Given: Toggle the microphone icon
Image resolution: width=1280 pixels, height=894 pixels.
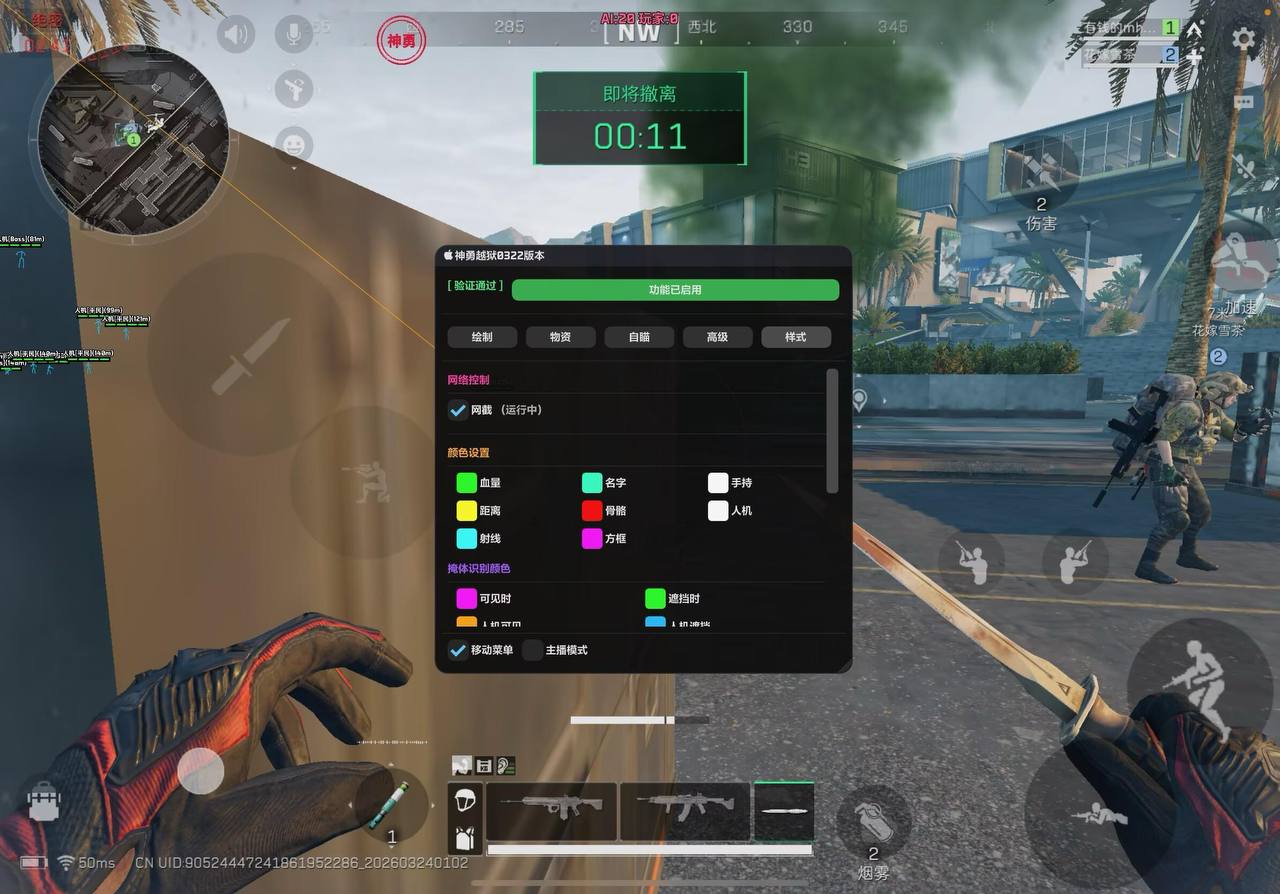Looking at the screenshot, I should click(x=294, y=35).
